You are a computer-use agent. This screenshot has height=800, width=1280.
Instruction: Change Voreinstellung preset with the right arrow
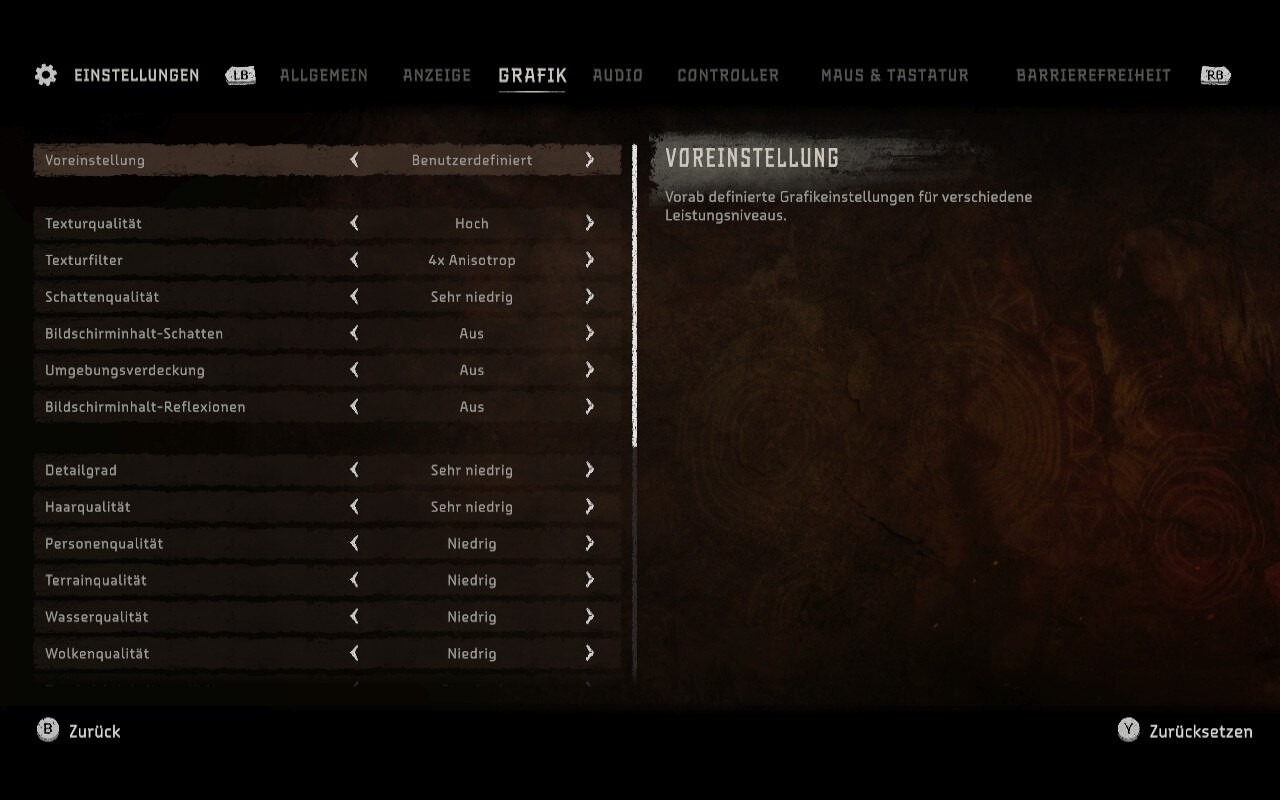coord(589,160)
